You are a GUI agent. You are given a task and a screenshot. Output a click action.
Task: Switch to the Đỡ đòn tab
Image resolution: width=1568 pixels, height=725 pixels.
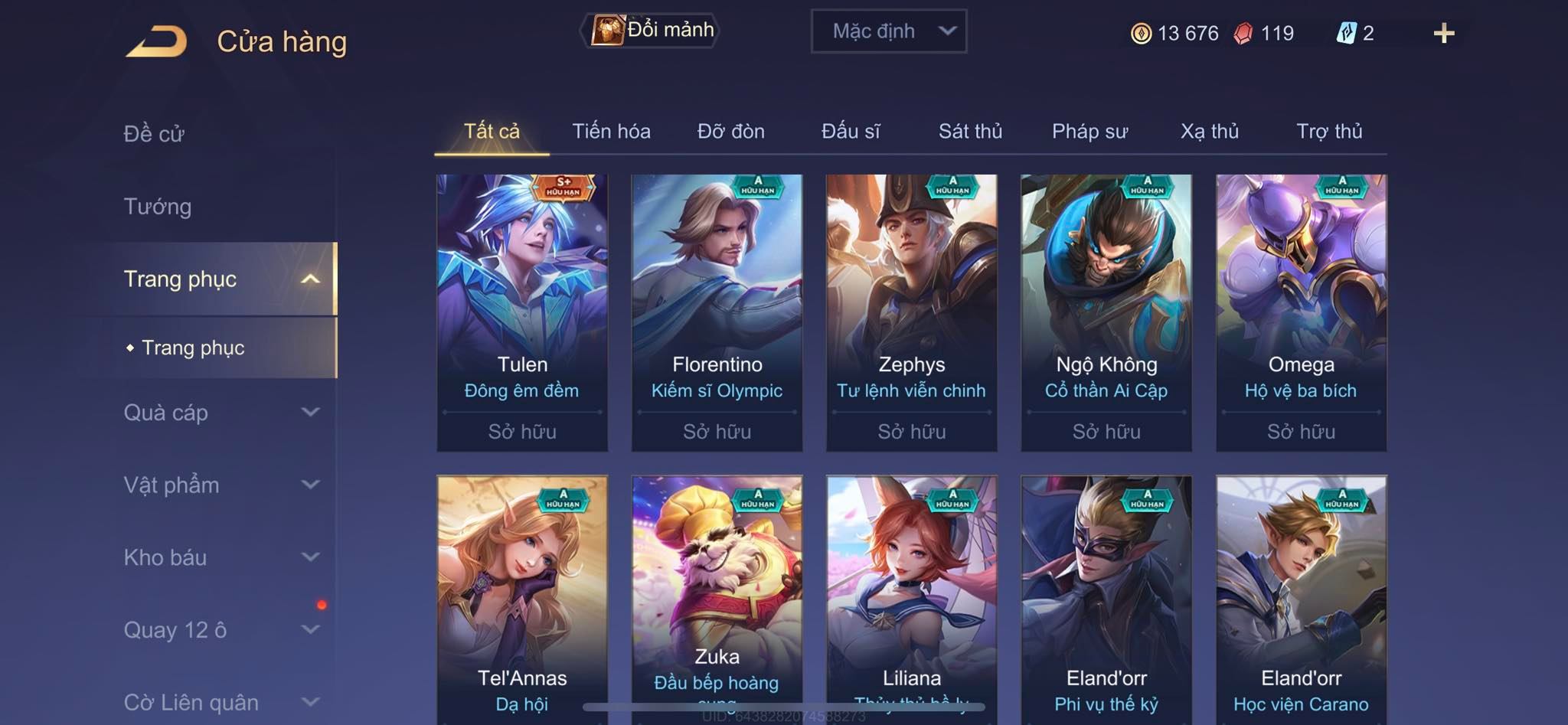[730, 132]
